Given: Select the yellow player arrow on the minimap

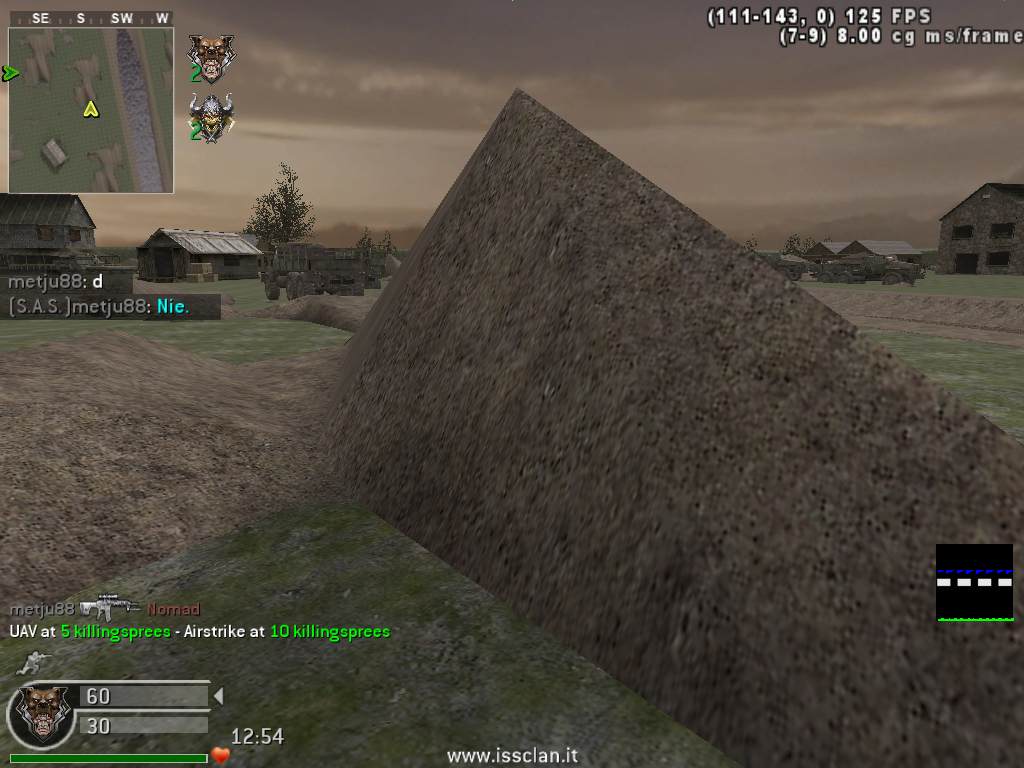Looking at the screenshot, I should [91, 109].
